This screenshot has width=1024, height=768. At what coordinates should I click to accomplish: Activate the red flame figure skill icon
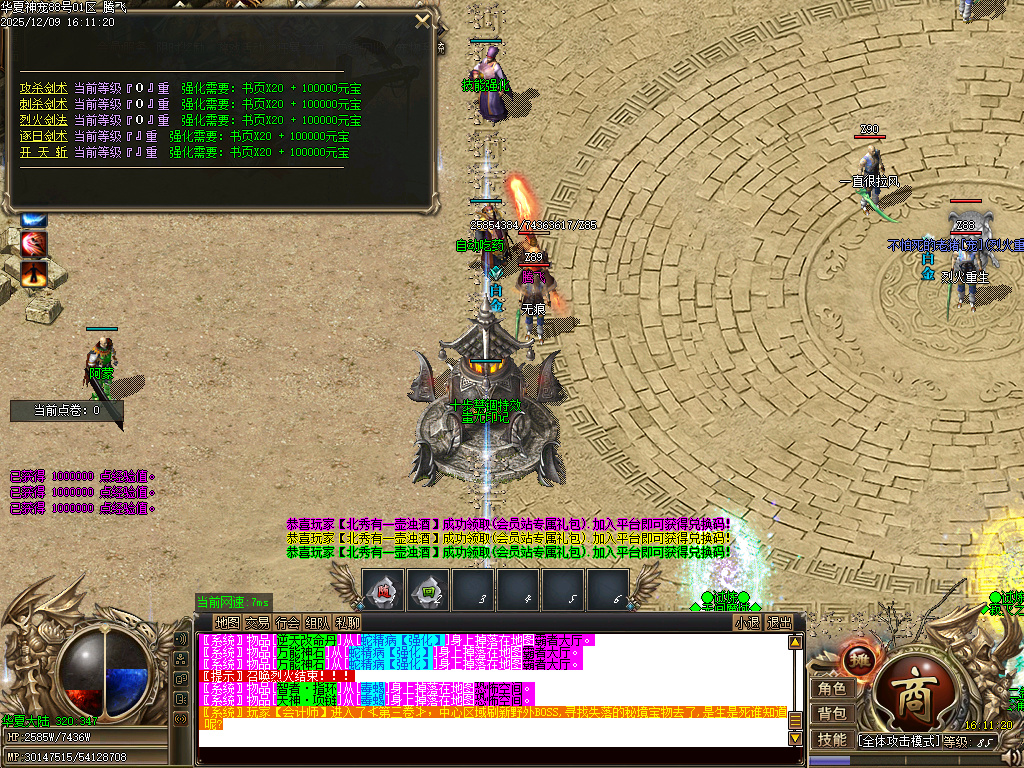pos(35,271)
